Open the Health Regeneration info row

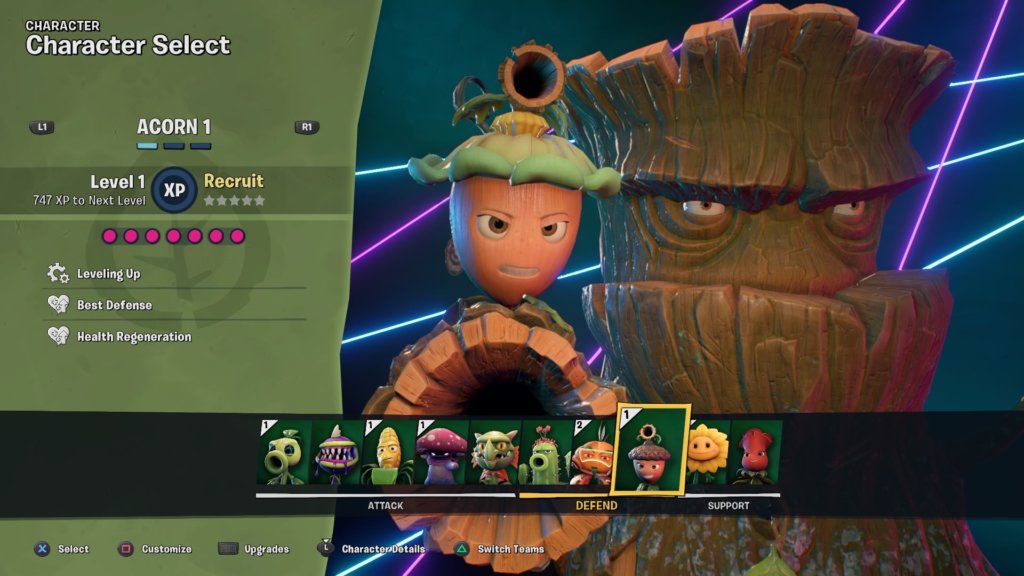[133, 337]
